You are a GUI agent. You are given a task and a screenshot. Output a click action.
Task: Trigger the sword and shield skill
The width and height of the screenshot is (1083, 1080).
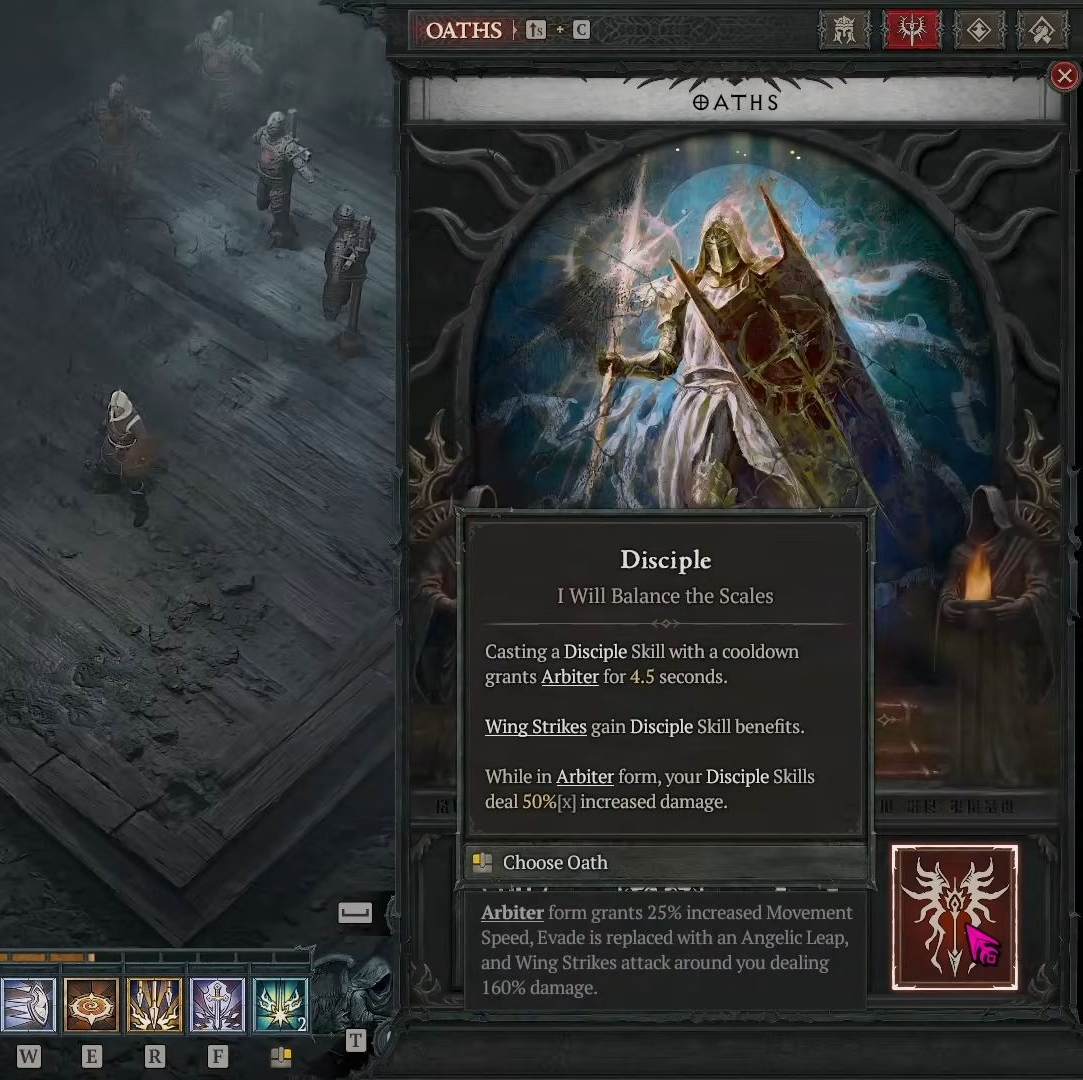point(217,1005)
